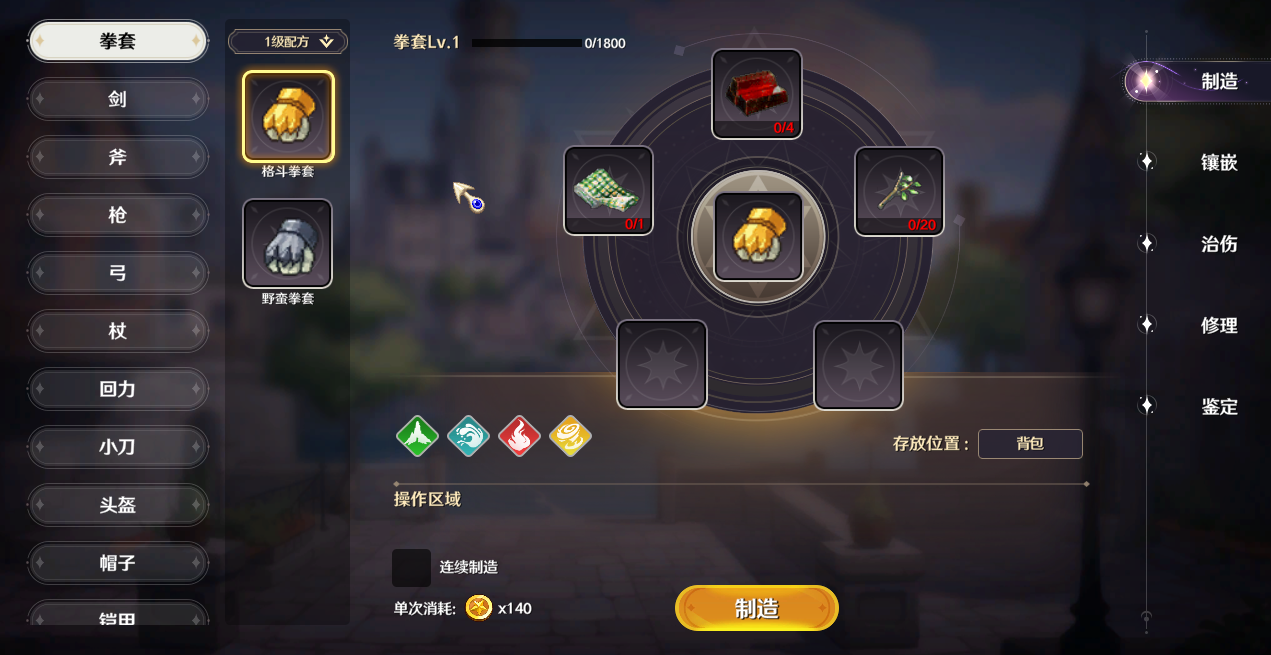The image size is (1271, 655).
Task: Toggle the 连续制造 checkbox
Action: (x=411, y=567)
